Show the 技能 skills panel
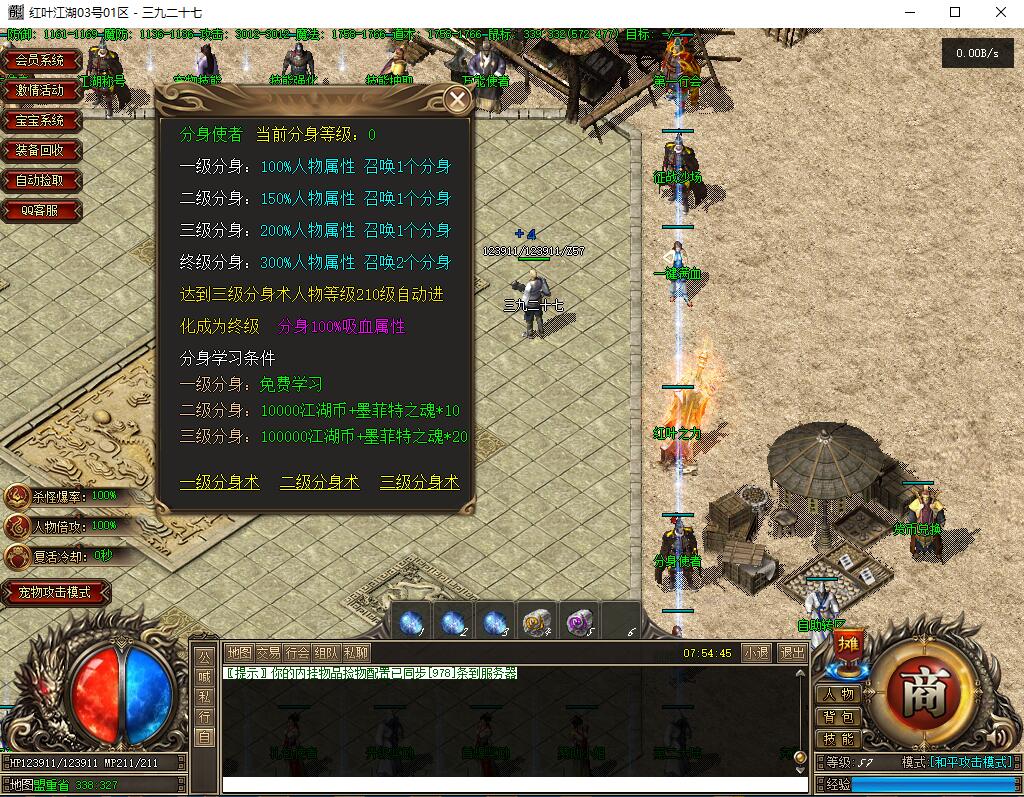 [x=838, y=739]
